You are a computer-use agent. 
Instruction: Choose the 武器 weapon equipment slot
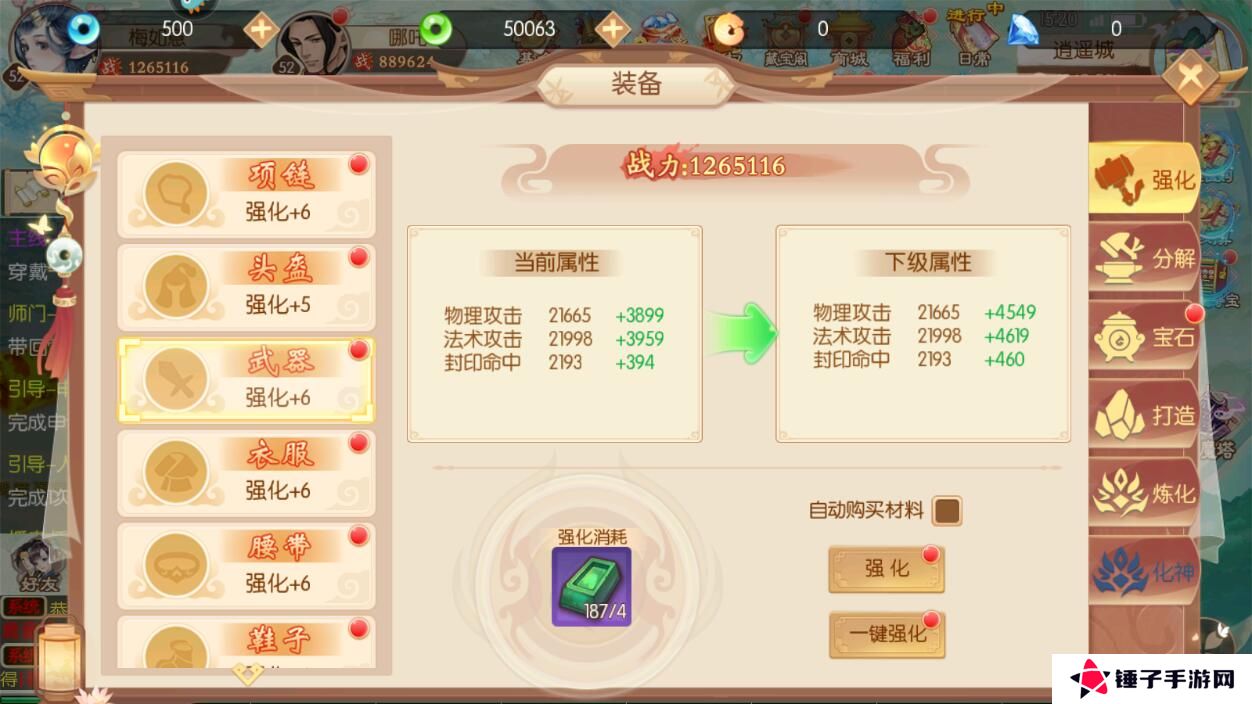(246, 380)
